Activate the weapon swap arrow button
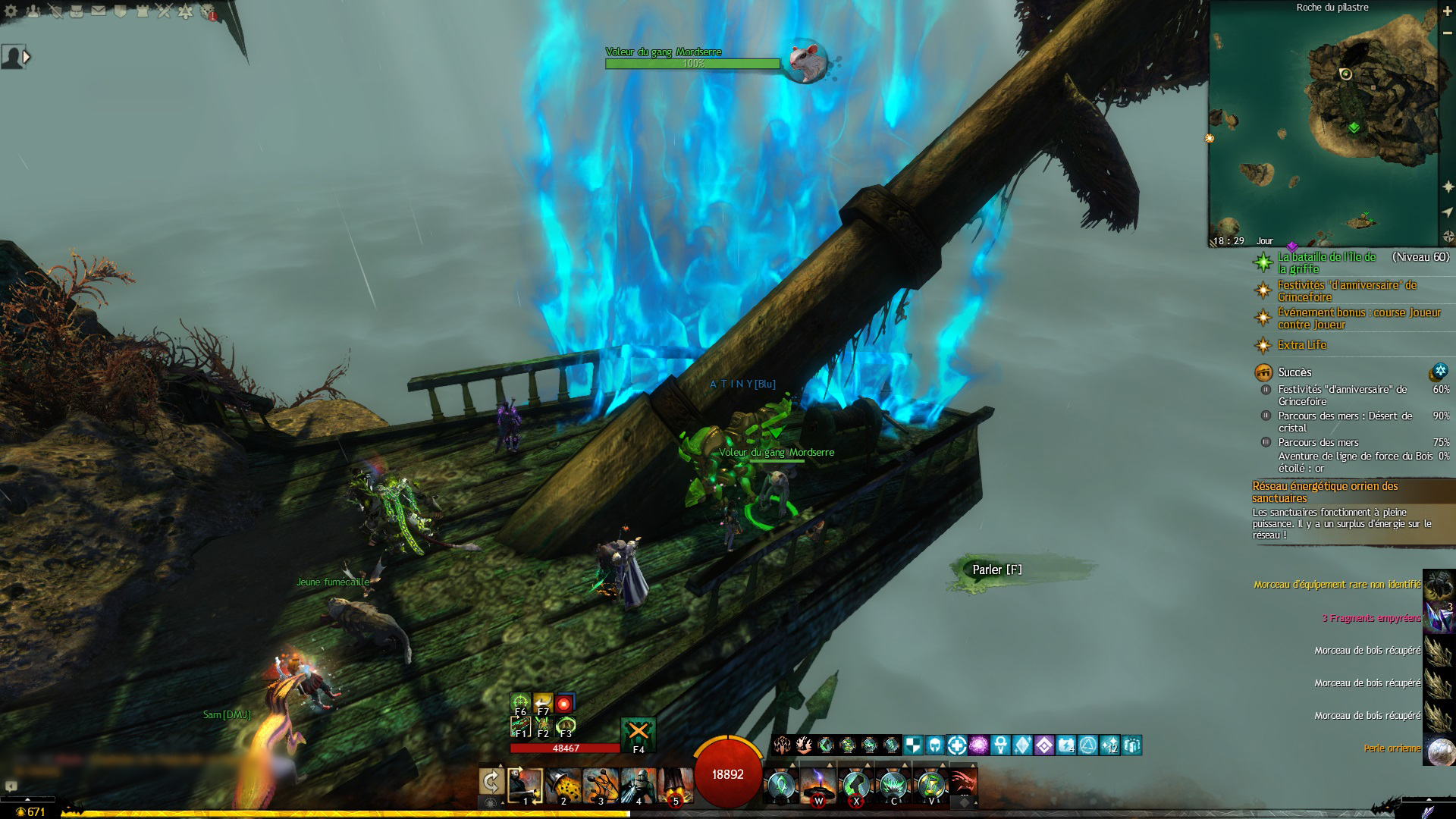 click(491, 782)
